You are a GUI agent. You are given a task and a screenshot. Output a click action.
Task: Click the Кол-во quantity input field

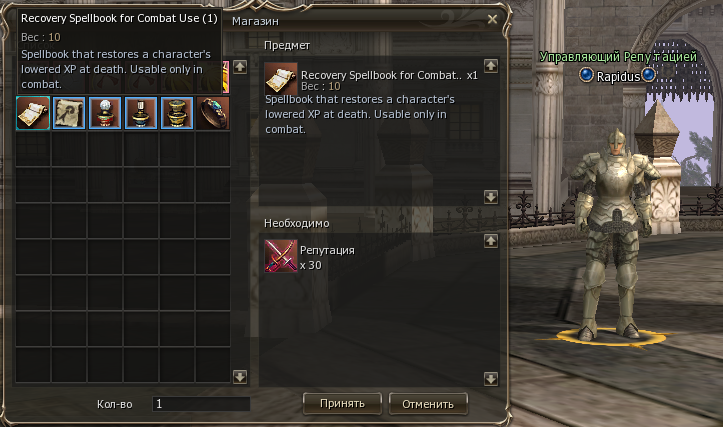pos(200,404)
